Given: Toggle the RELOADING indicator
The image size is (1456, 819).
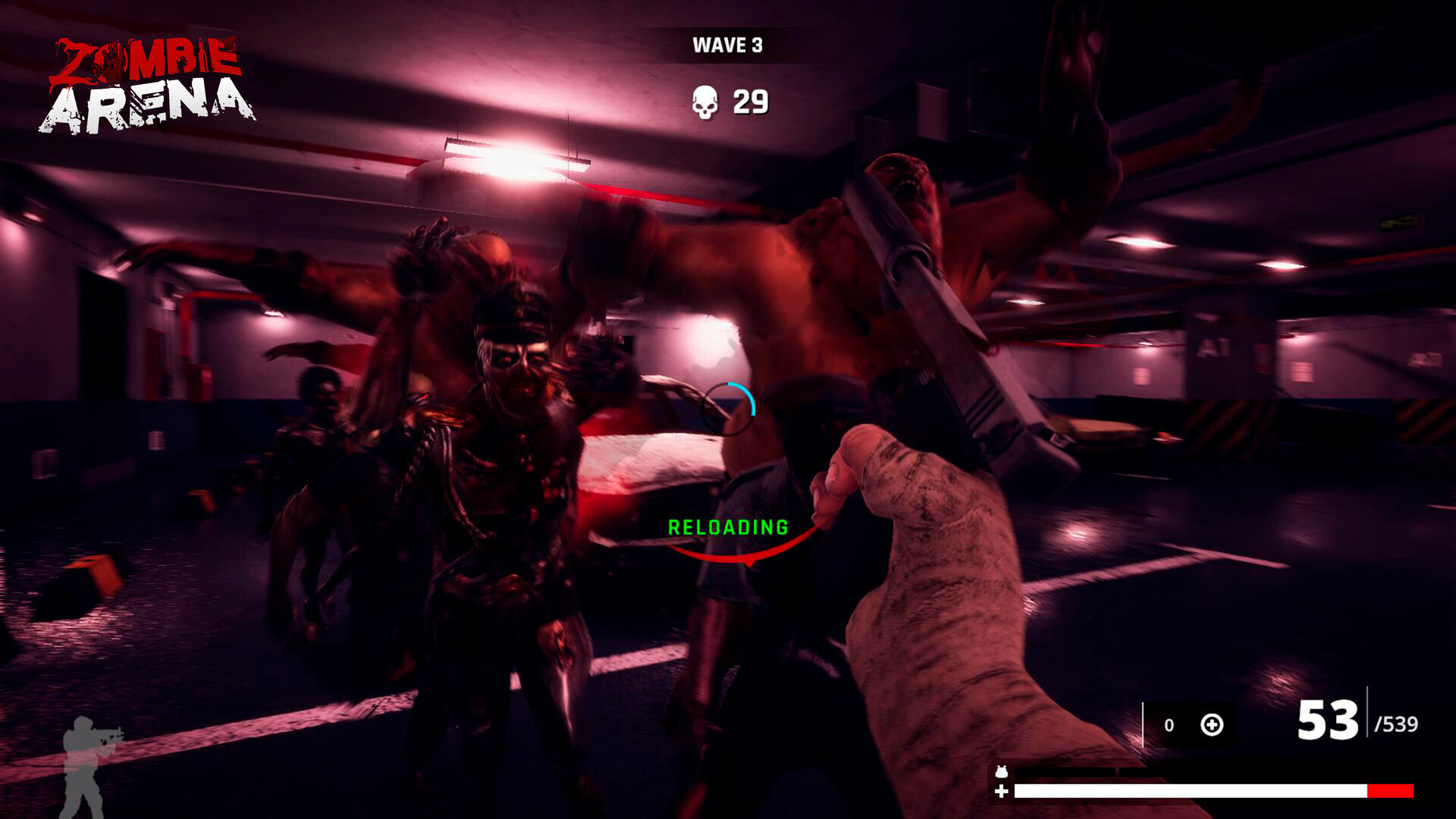Looking at the screenshot, I should click(729, 526).
